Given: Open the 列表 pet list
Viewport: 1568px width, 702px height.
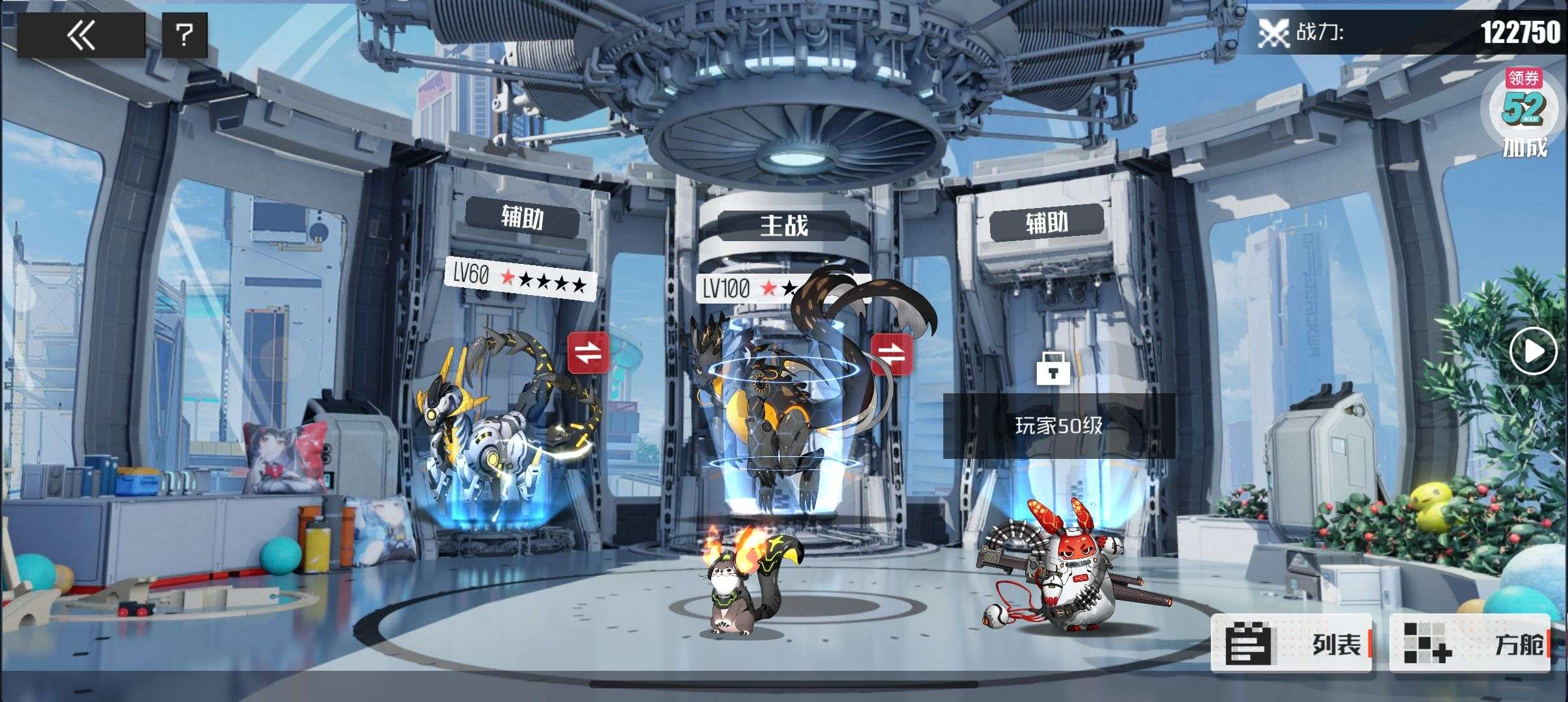Looking at the screenshot, I should (x=1292, y=643).
